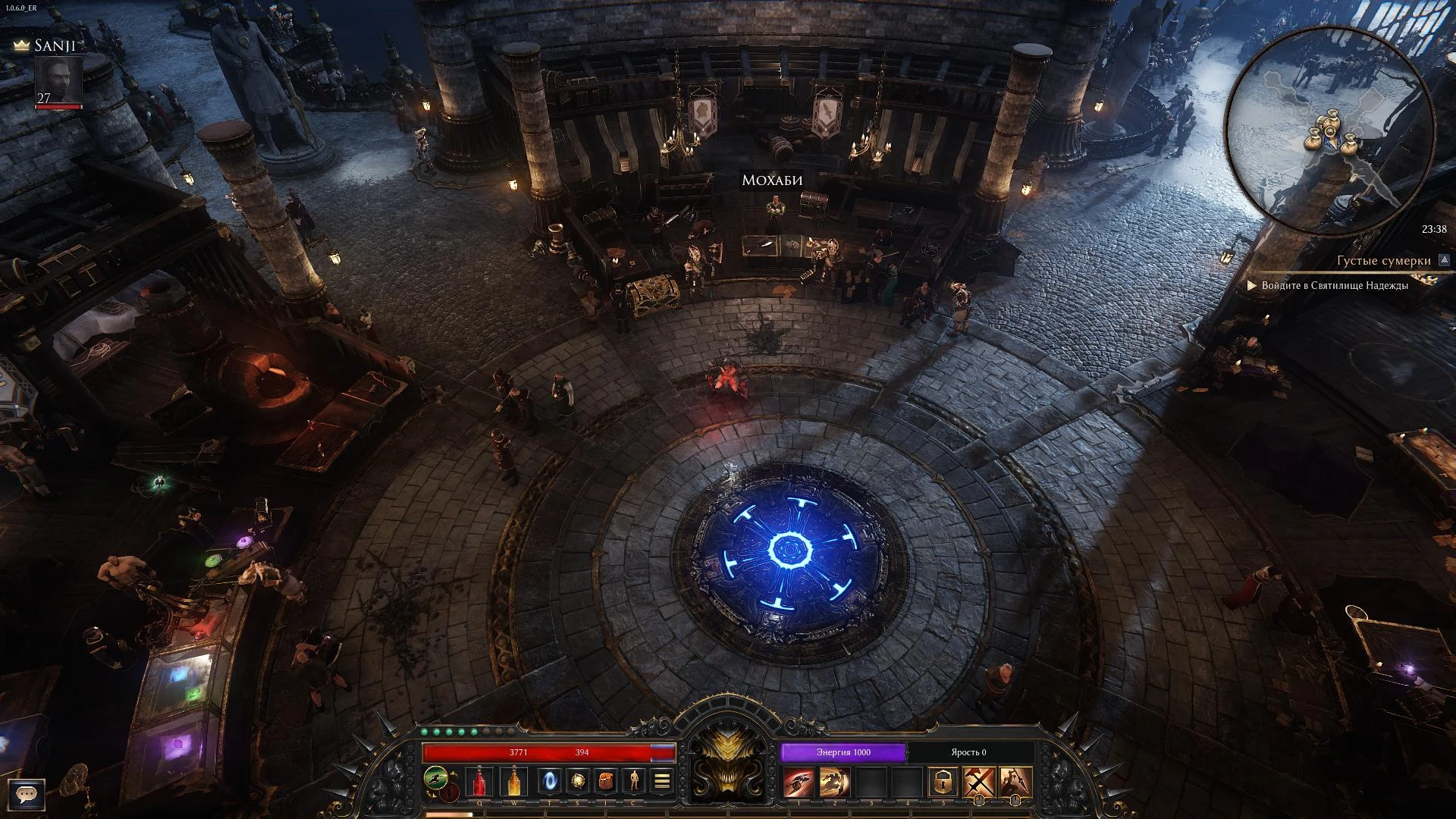Open the inventory bag icon on I slot

pos(605,780)
